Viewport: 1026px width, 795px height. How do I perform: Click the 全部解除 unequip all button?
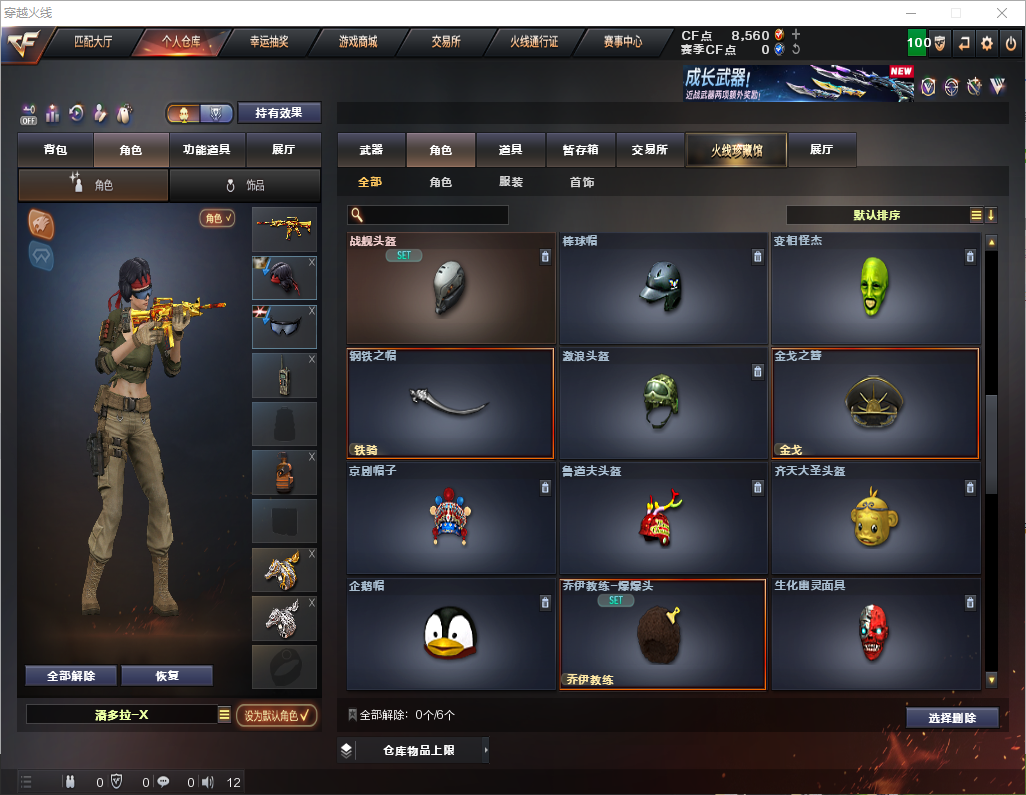[71, 676]
